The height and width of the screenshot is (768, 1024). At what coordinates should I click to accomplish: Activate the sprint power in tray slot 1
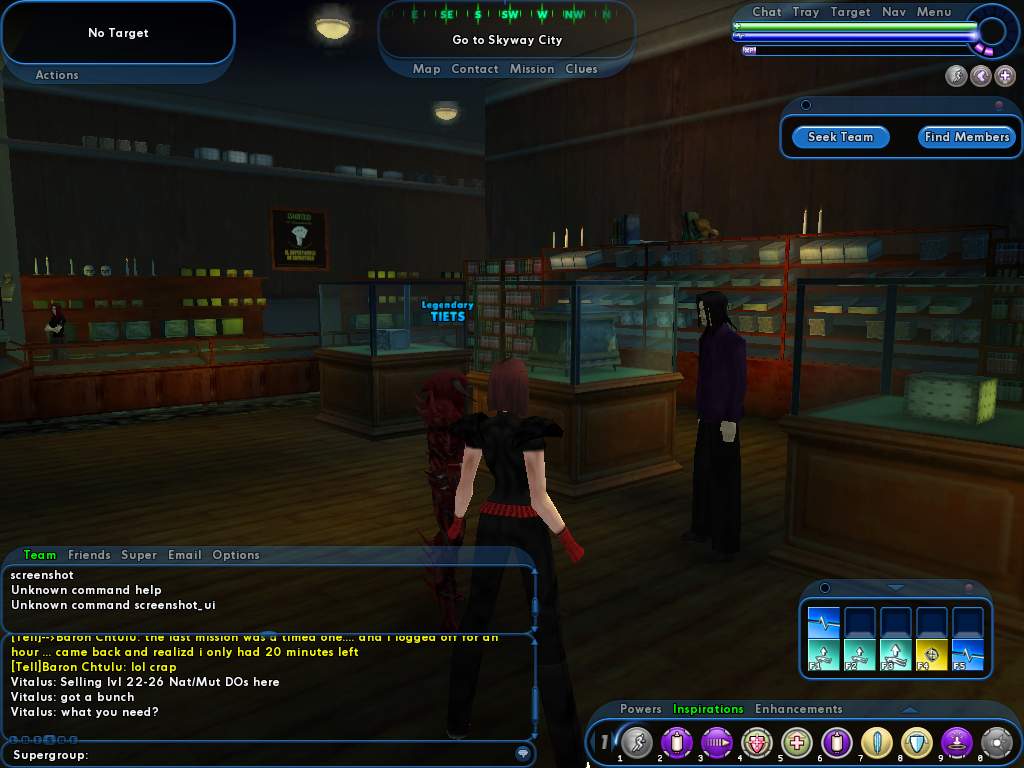tap(637, 742)
